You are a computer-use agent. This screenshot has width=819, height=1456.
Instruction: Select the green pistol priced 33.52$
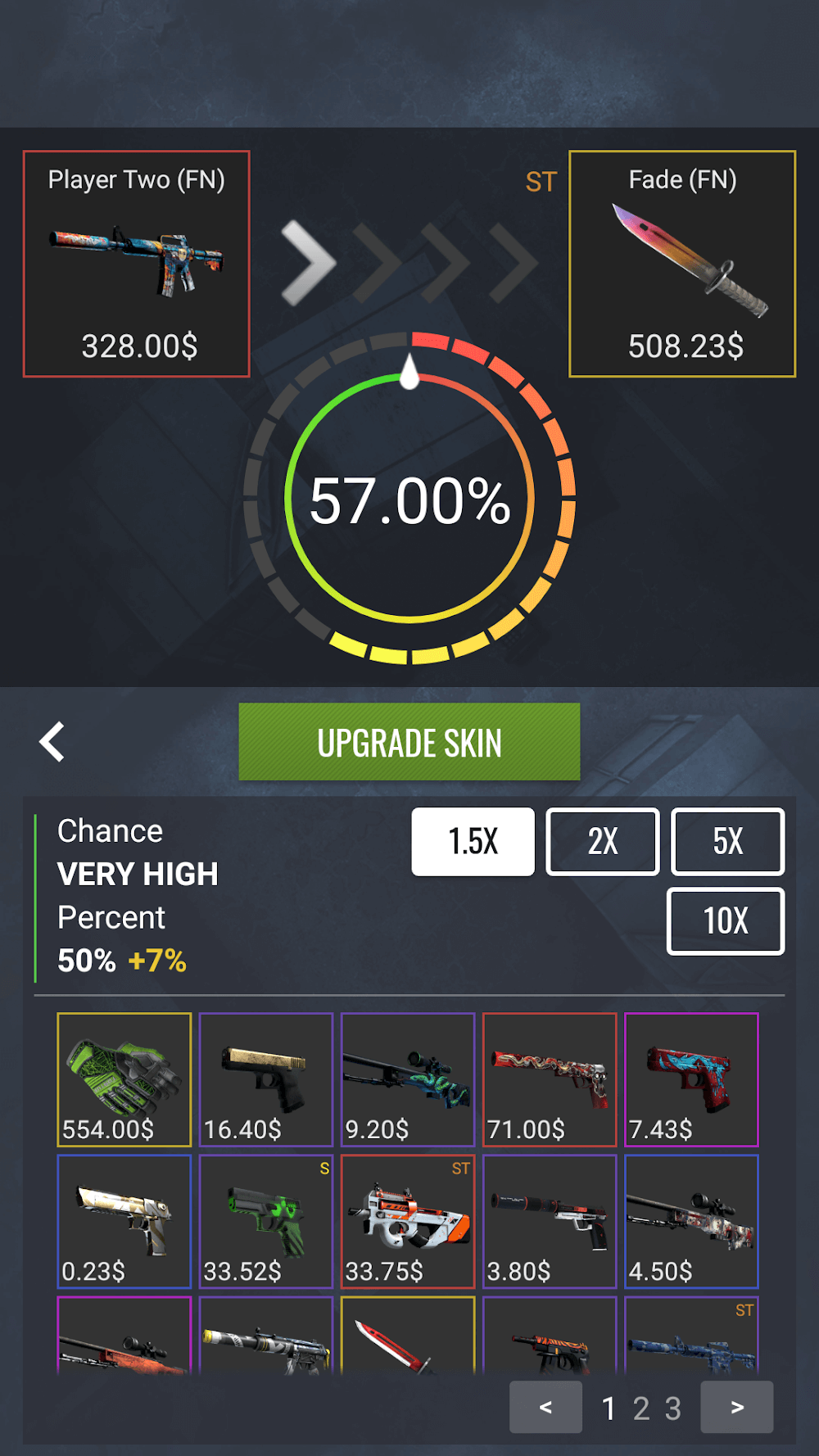(x=266, y=1221)
